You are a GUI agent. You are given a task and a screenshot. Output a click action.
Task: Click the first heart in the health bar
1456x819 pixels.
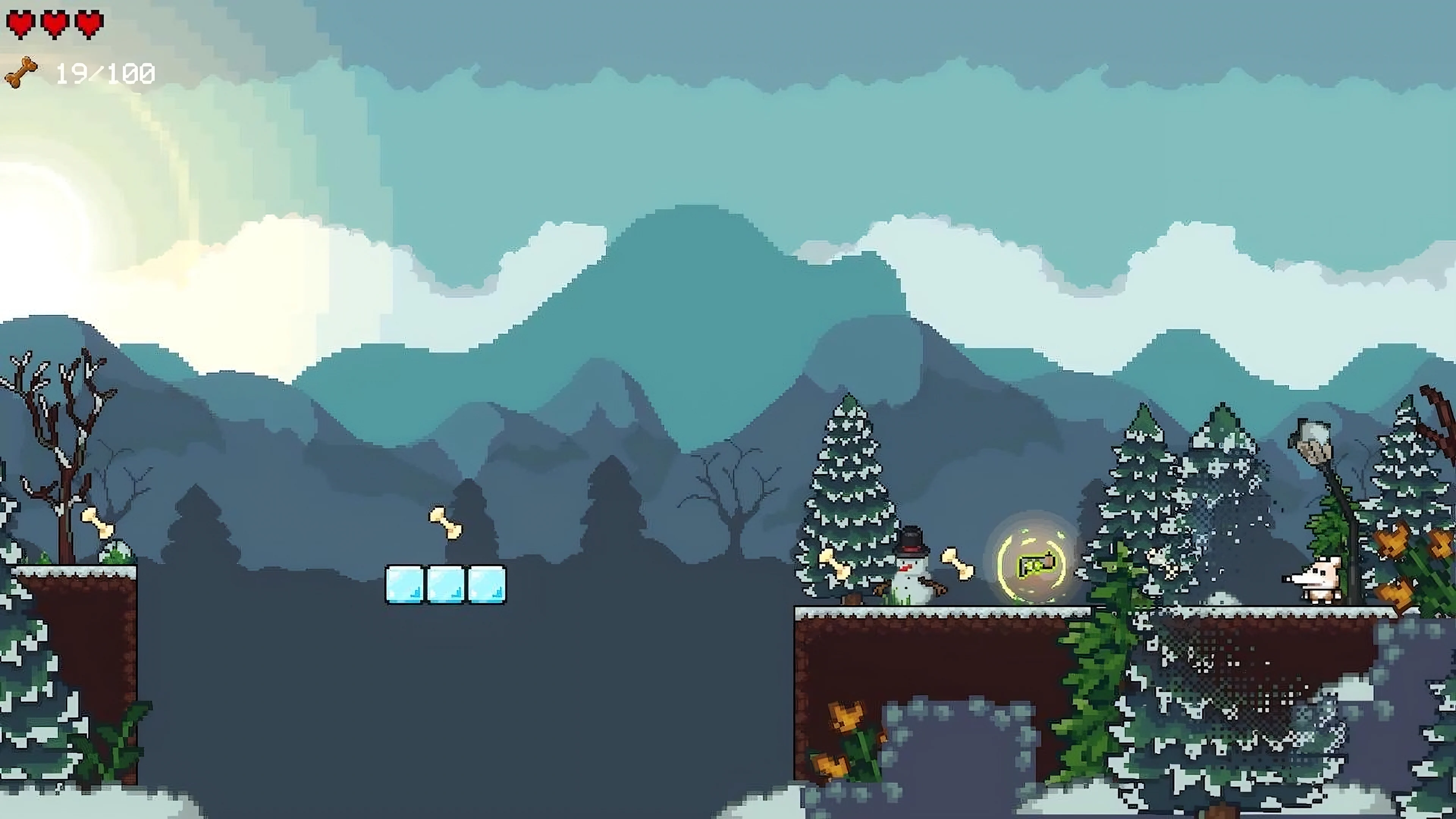(21, 23)
